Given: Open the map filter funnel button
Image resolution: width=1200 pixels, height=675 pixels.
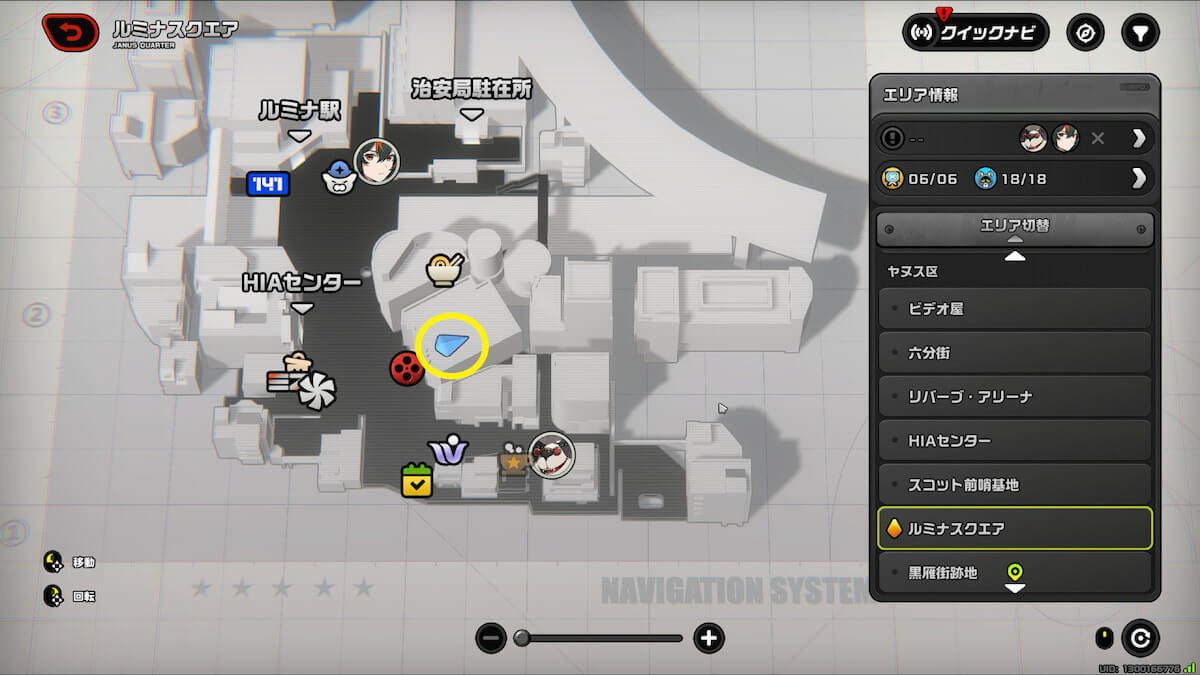Looking at the screenshot, I should tap(1140, 33).
